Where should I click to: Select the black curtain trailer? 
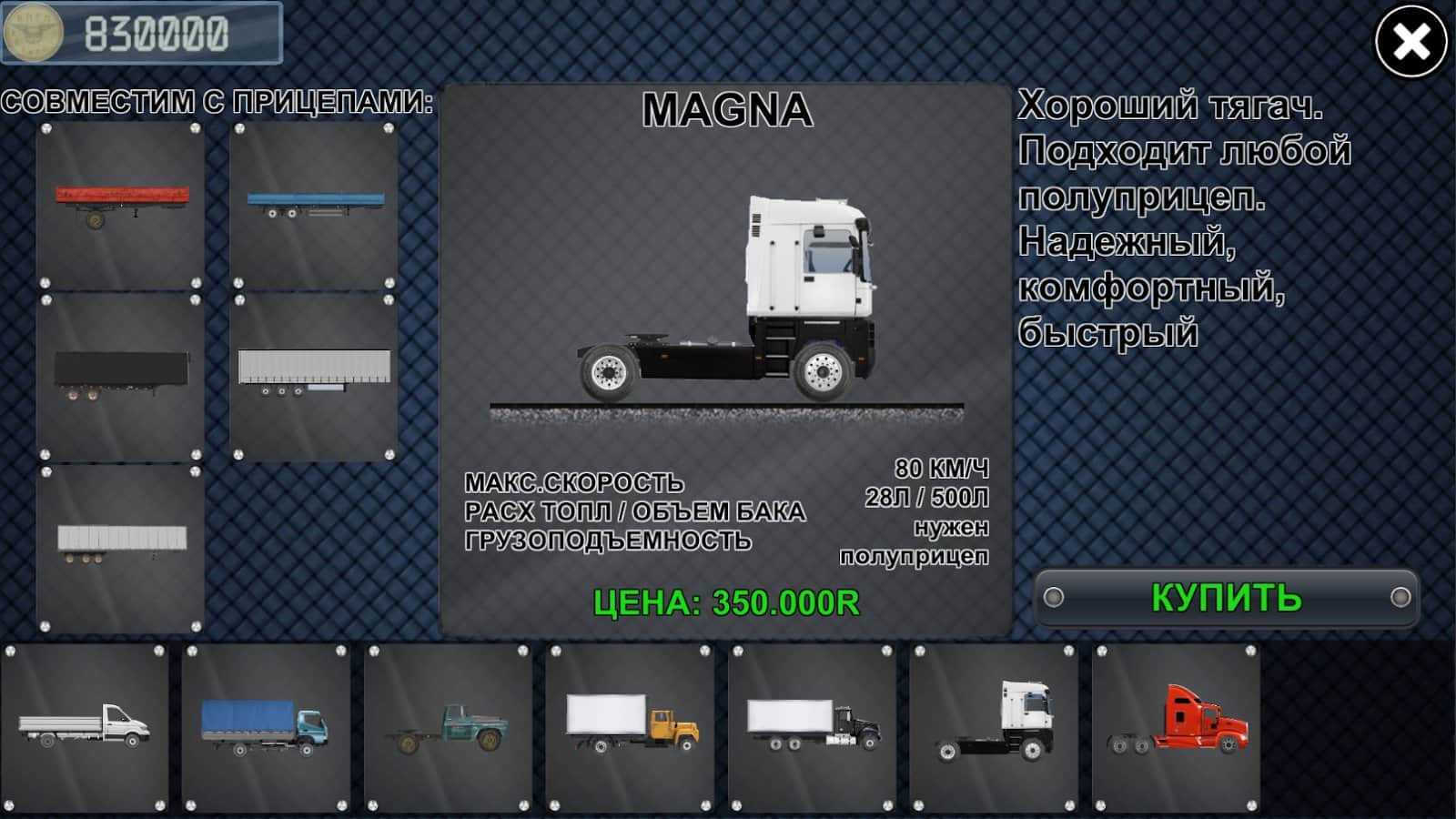[x=121, y=376]
